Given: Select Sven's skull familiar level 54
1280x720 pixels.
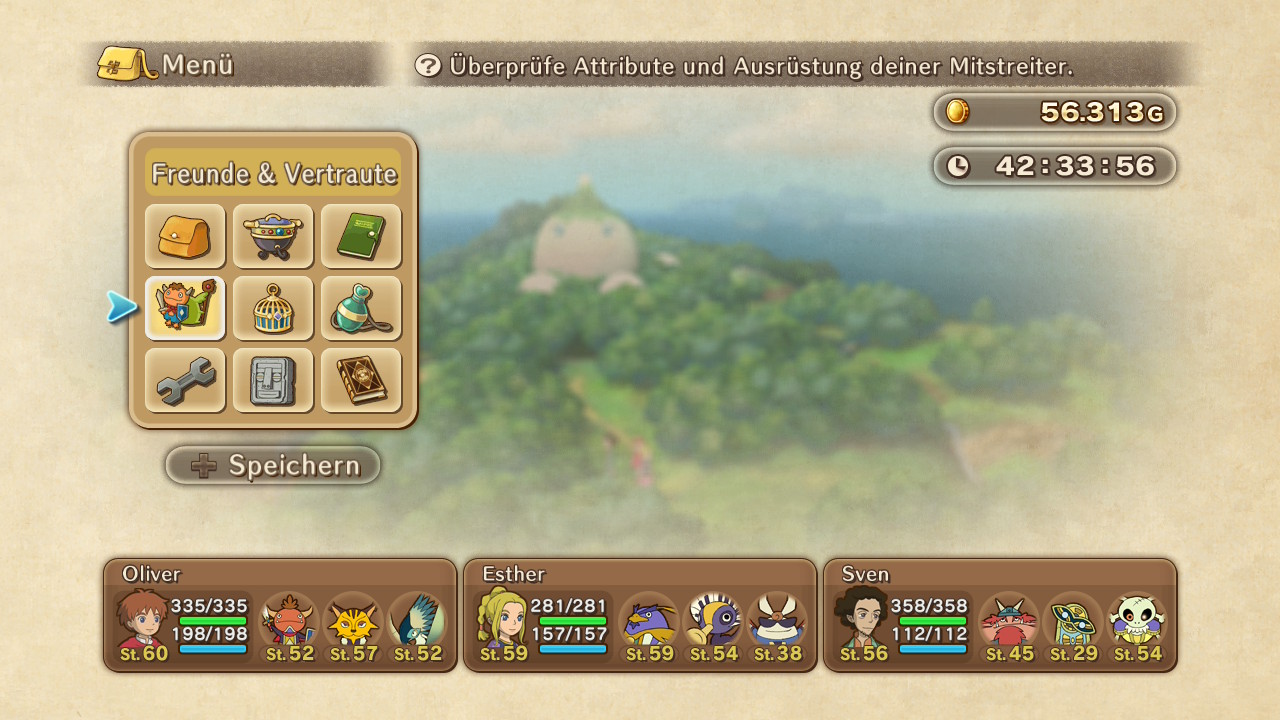Looking at the screenshot, I should tap(1137, 624).
